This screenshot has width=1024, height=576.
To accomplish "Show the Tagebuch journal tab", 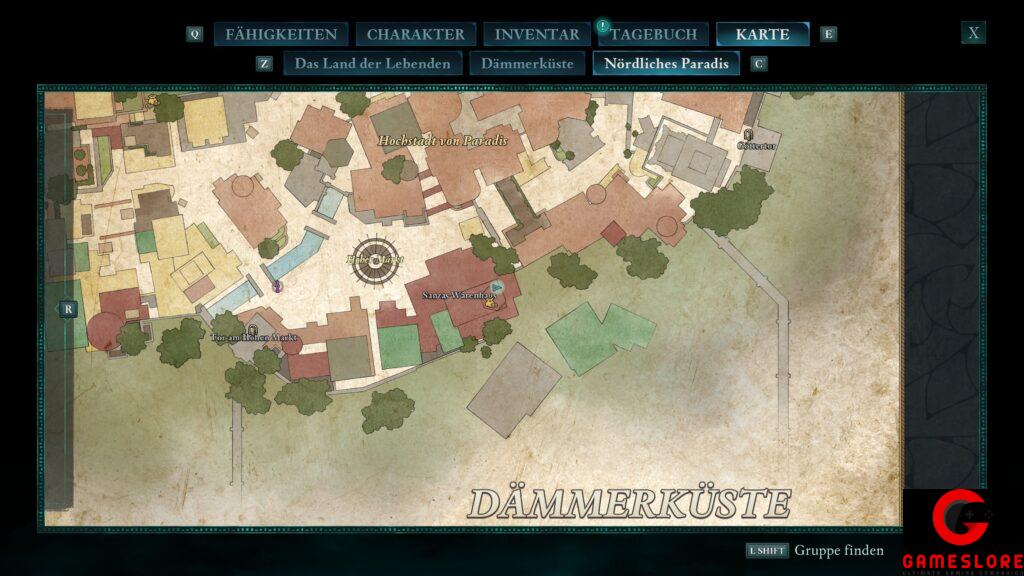I will click(653, 34).
